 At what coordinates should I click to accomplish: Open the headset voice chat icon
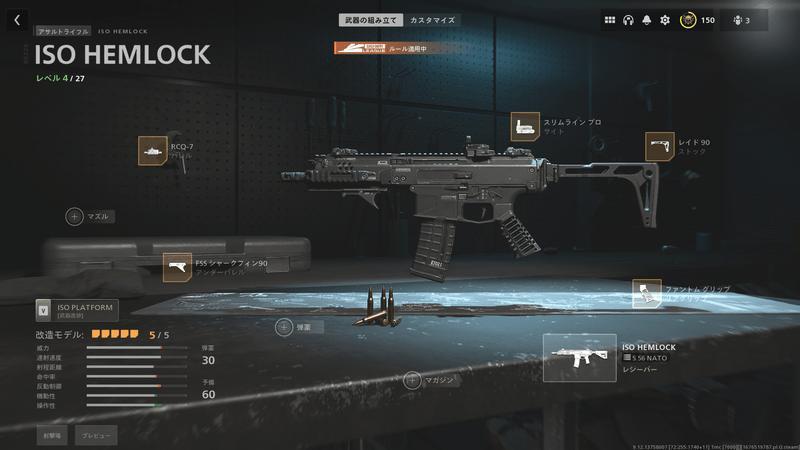coord(628,20)
